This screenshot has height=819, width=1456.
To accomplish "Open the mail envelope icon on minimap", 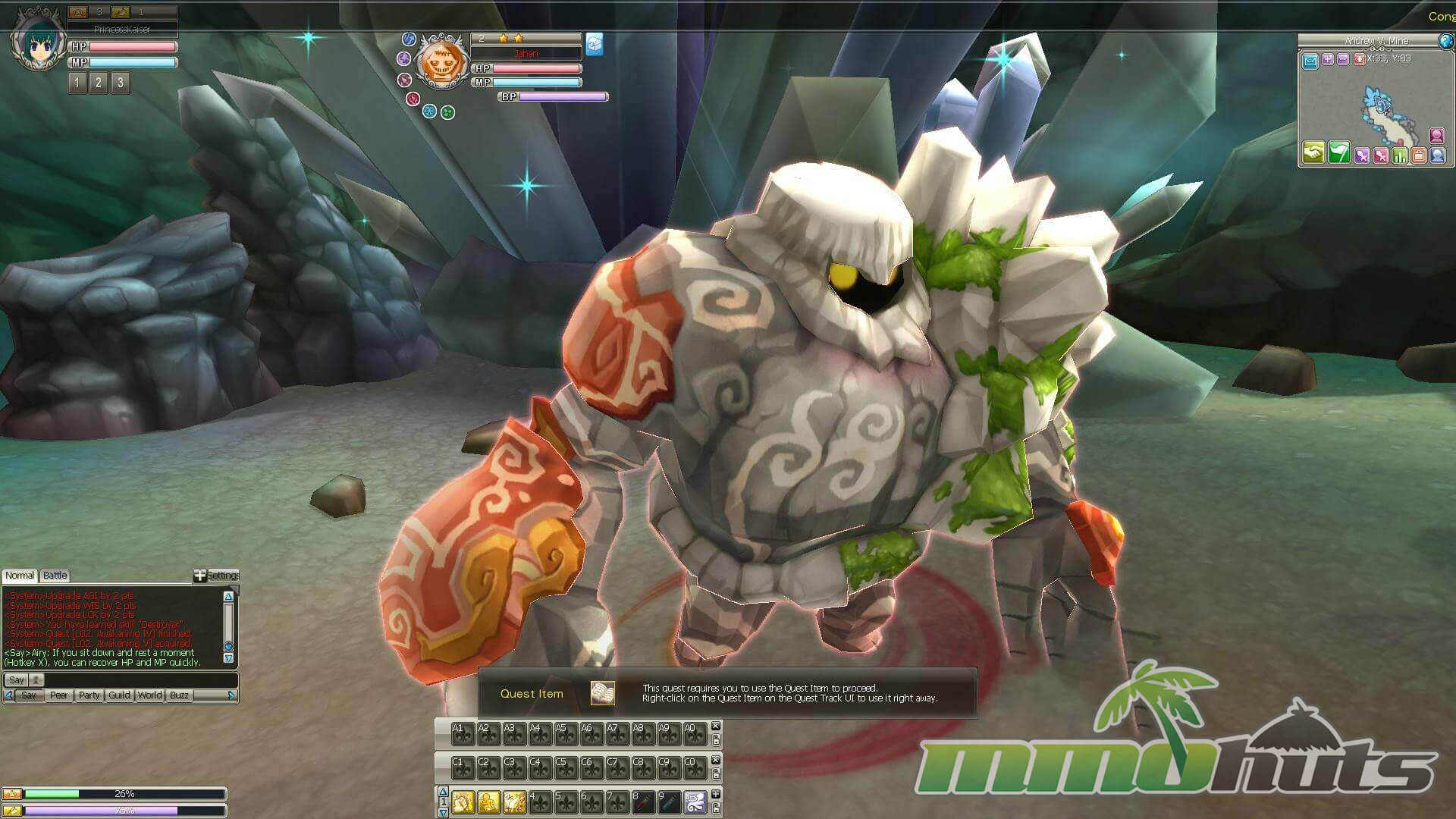I will (x=1310, y=61).
